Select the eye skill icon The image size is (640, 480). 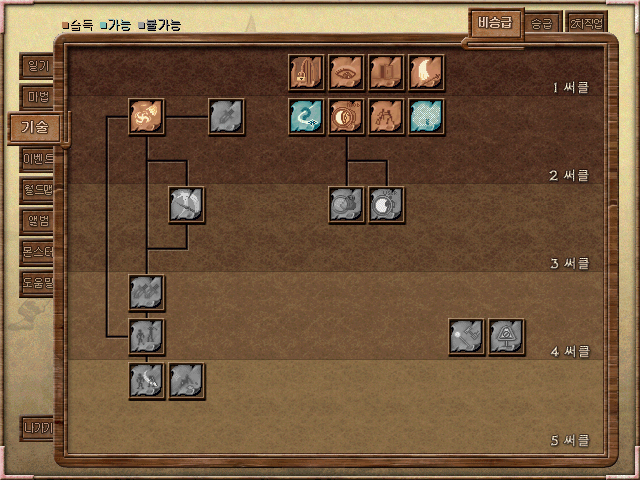(x=347, y=72)
